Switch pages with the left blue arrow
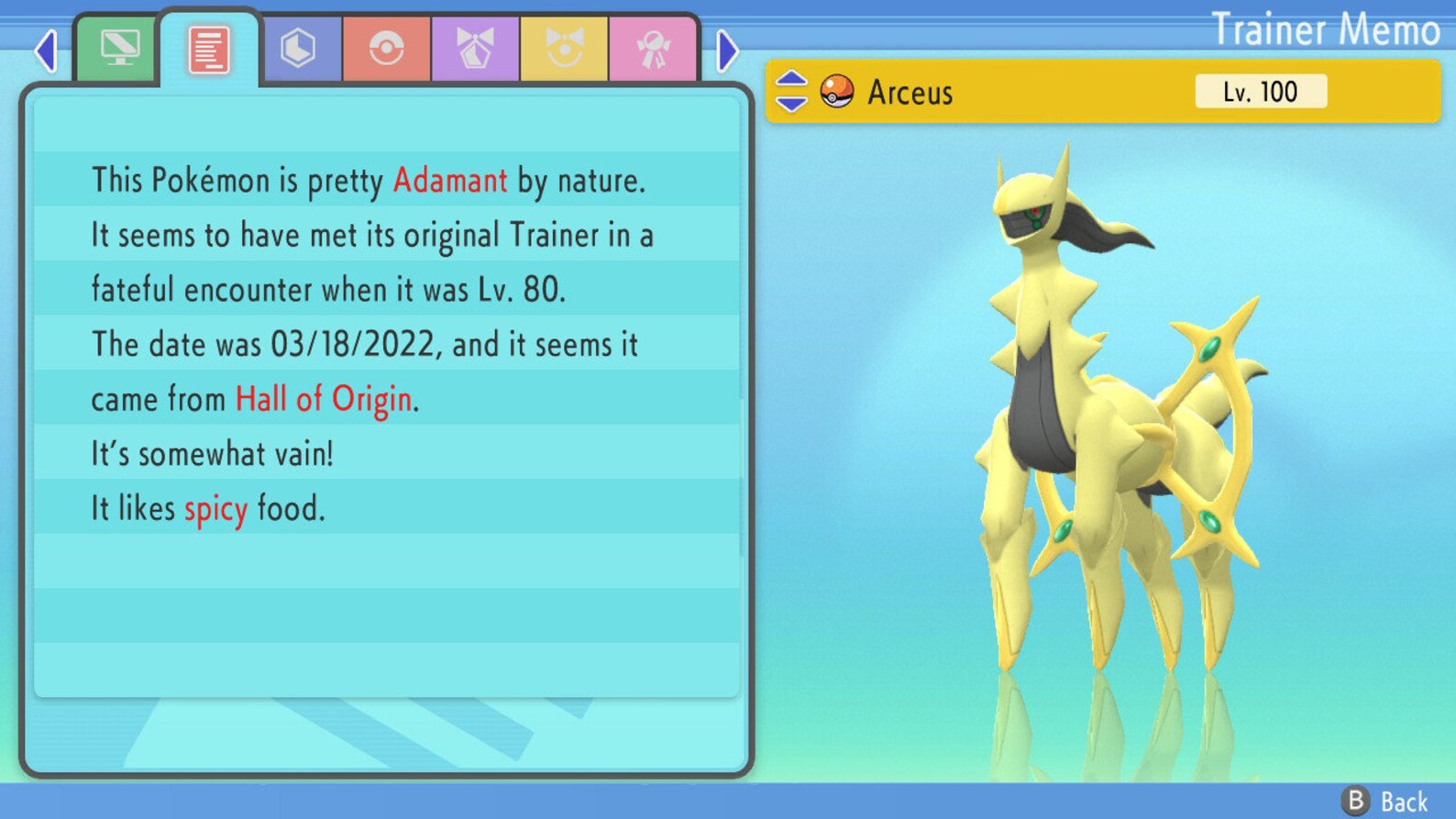 coord(44,52)
